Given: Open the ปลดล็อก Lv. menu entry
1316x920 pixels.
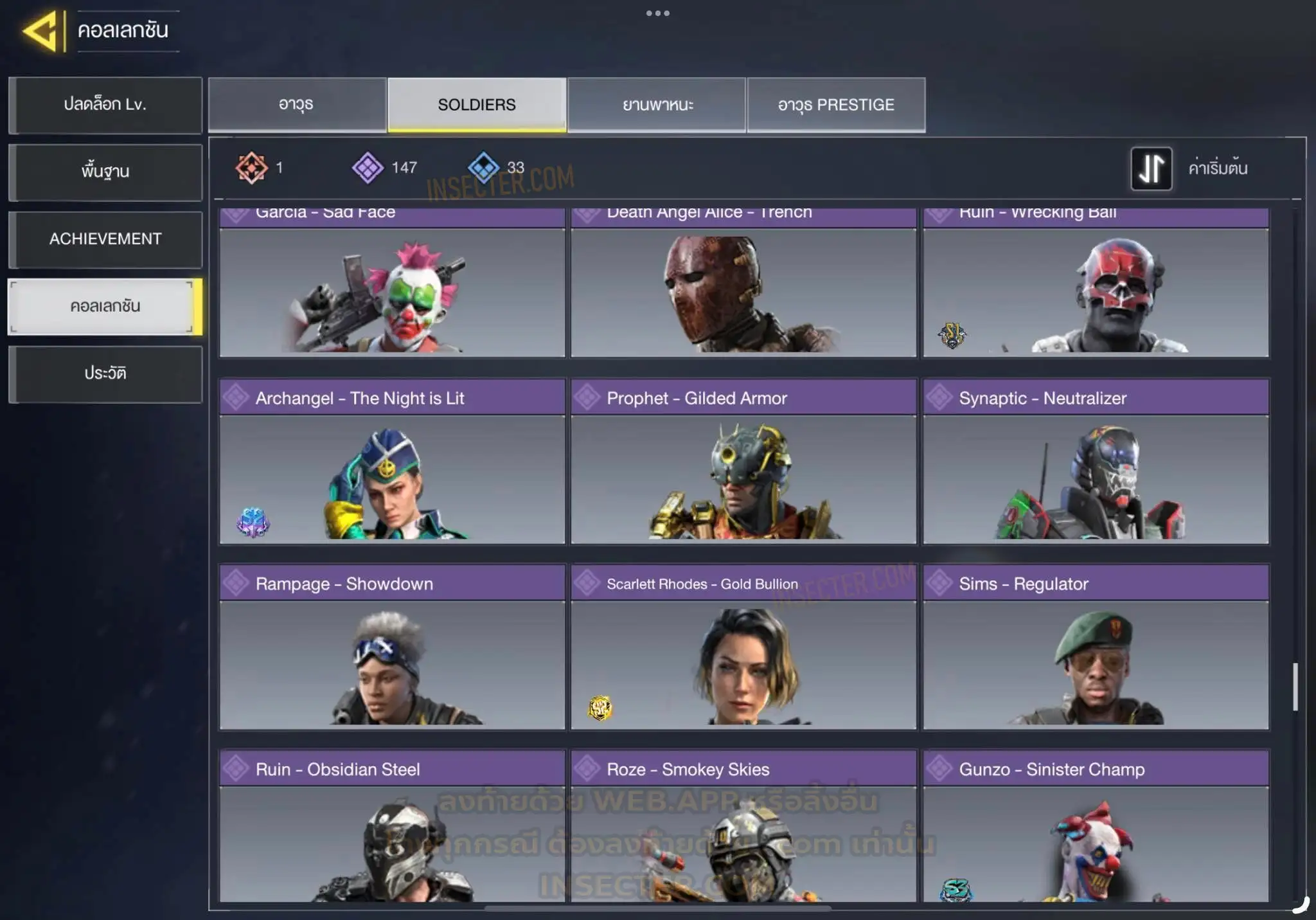Looking at the screenshot, I should click(105, 105).
